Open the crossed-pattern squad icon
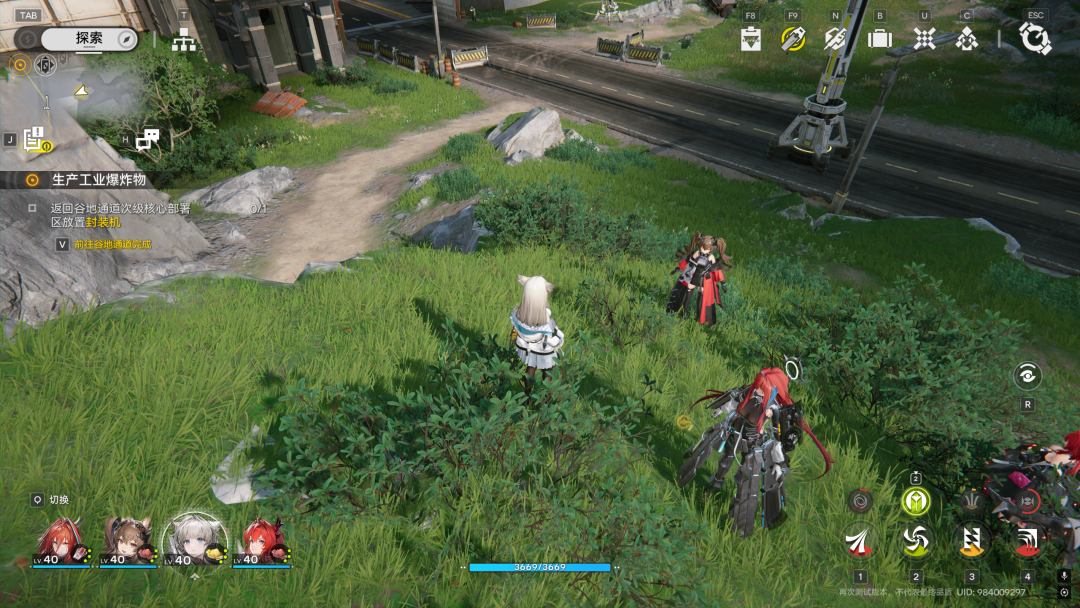This screenshot has width=1080, height=608. [x=924, y=39]
